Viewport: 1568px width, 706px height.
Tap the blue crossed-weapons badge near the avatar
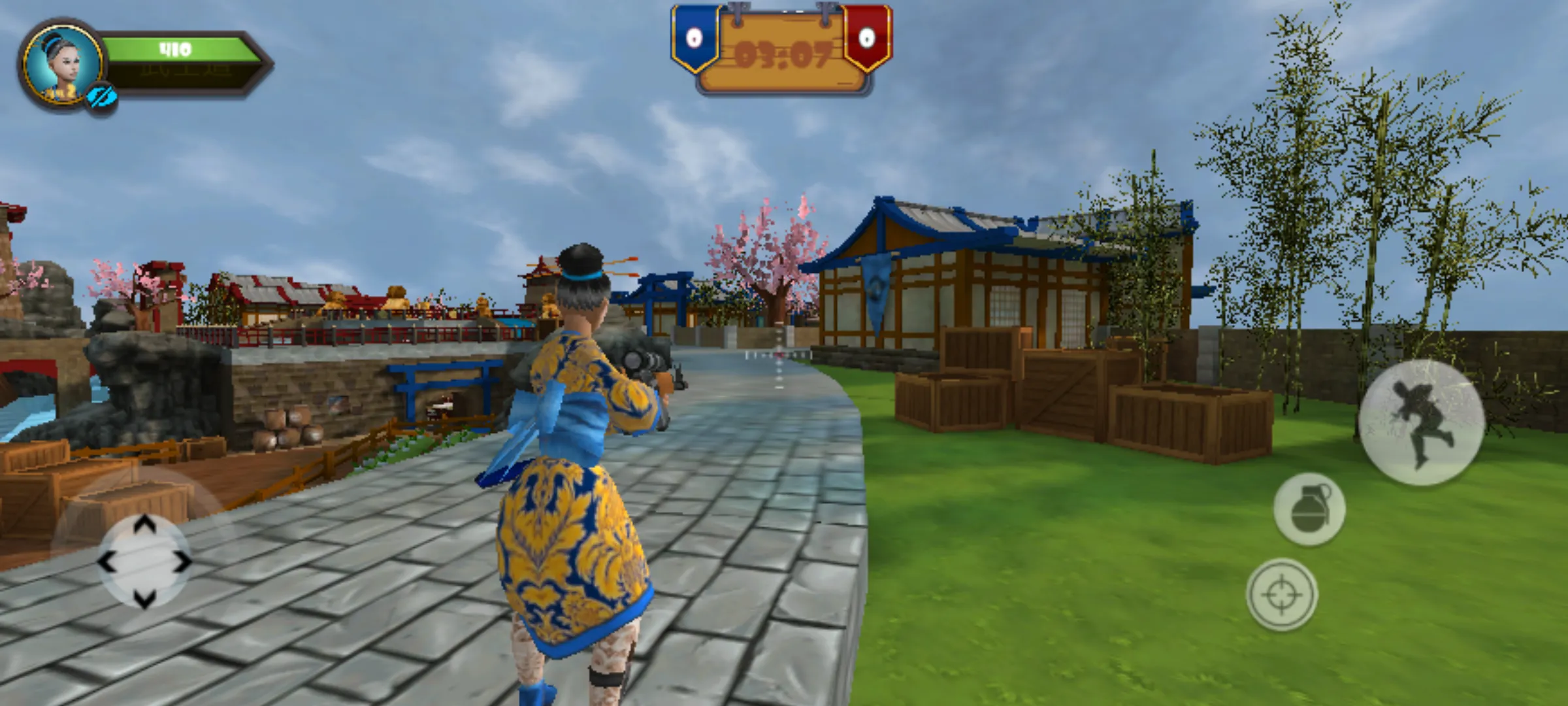coord(103,95)
